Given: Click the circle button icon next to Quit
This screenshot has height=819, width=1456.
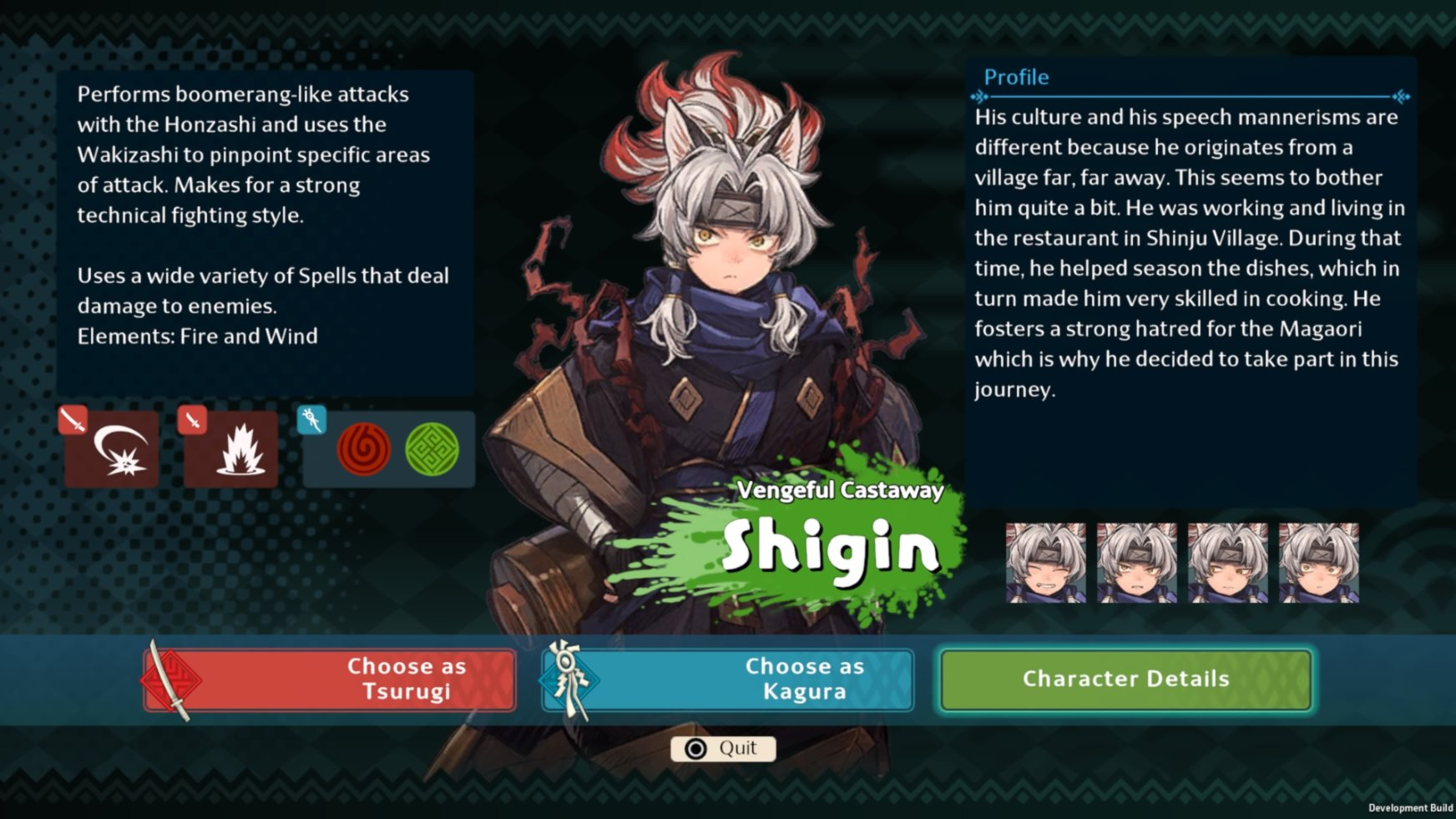Looking at the screenshot, I should pyautogui.click(x=697, y=748).
